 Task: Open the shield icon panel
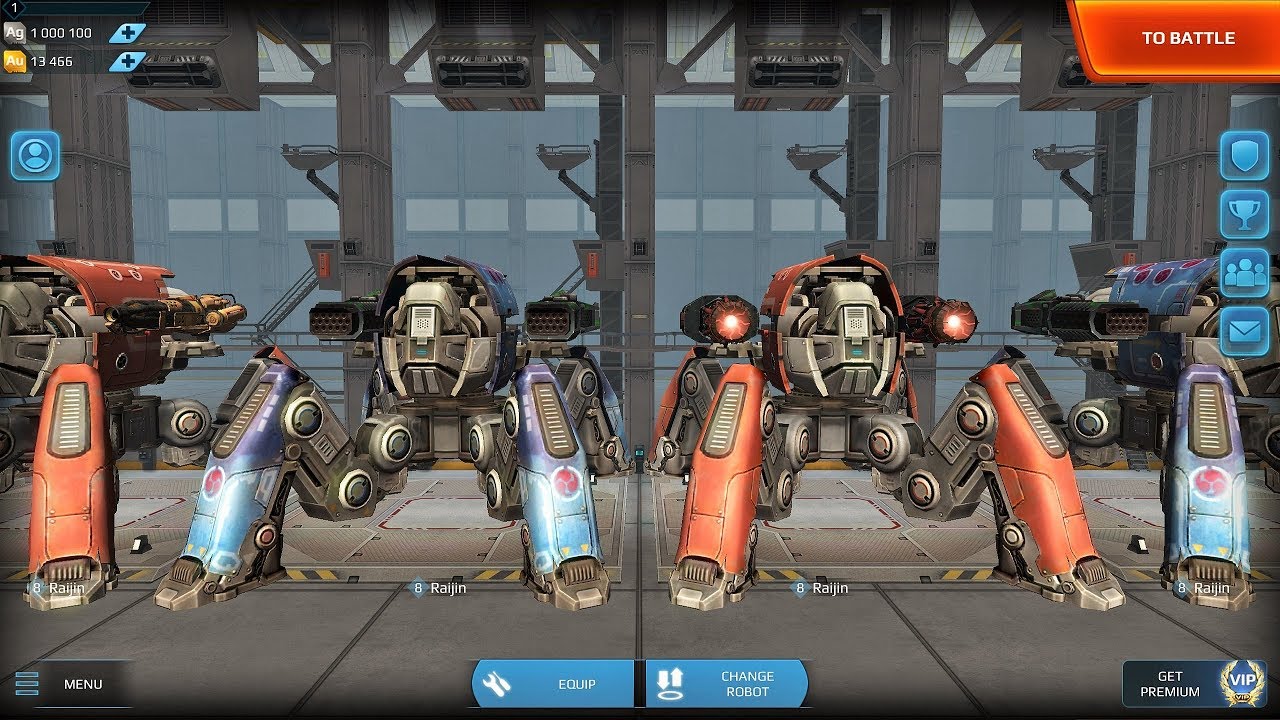1244,156
